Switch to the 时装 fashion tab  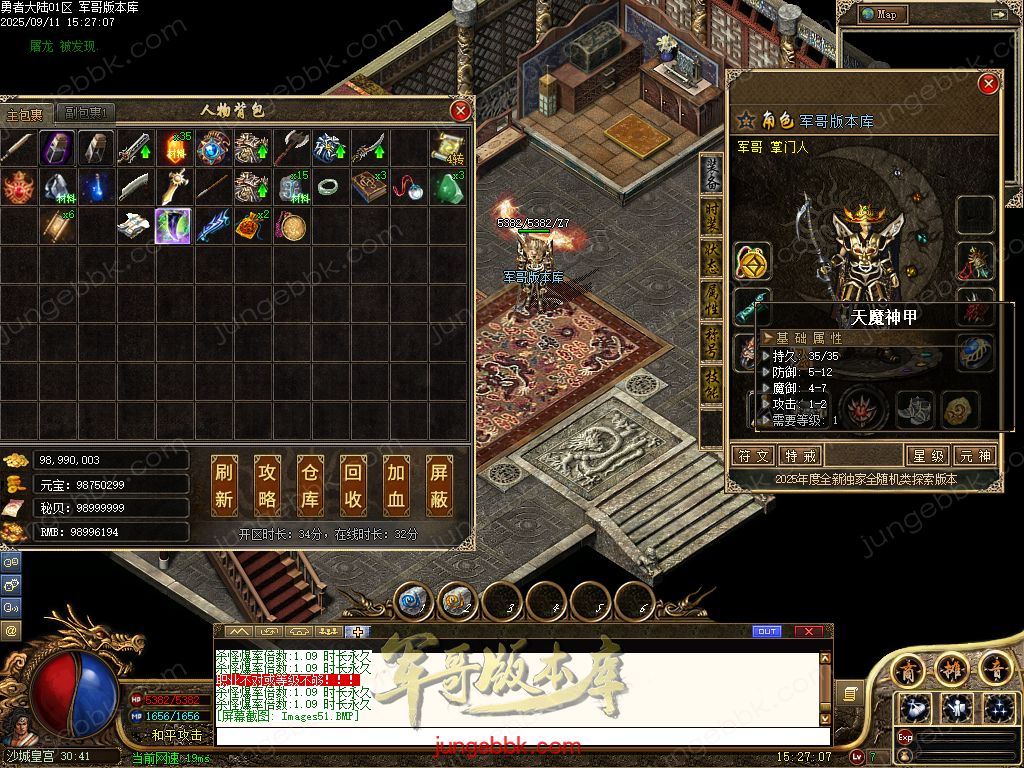(x=711, y=215)
